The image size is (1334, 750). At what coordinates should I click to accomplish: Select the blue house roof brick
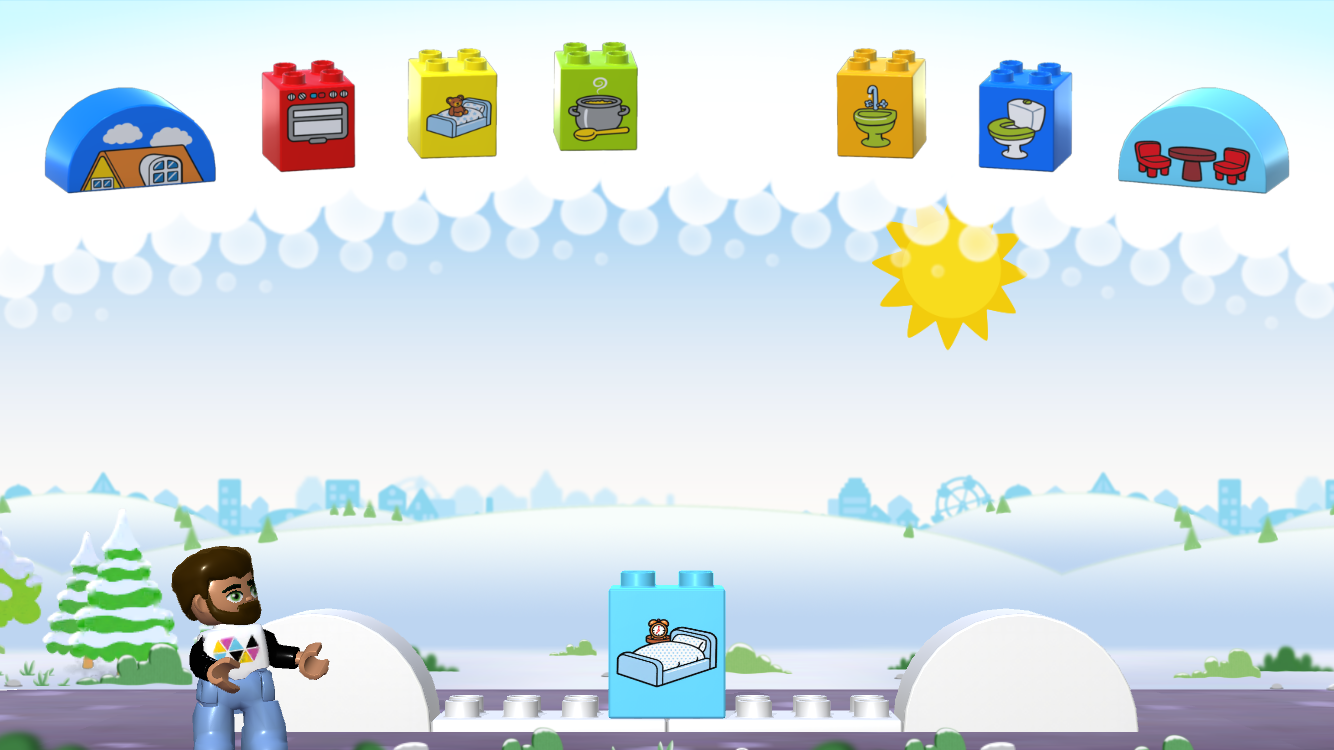[x=128, y=140]
